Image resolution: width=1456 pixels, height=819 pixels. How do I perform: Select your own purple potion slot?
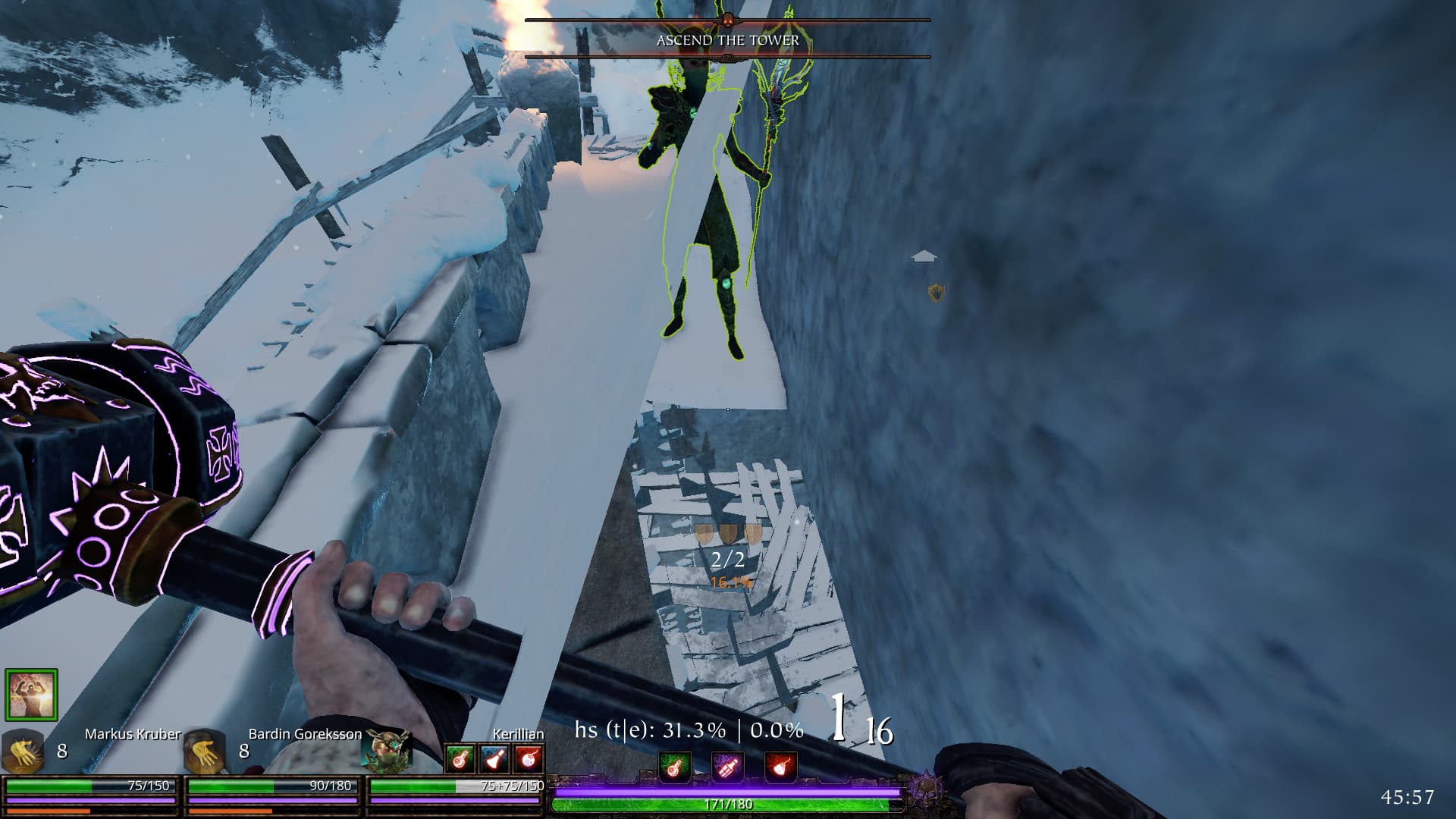coord(727,767)
